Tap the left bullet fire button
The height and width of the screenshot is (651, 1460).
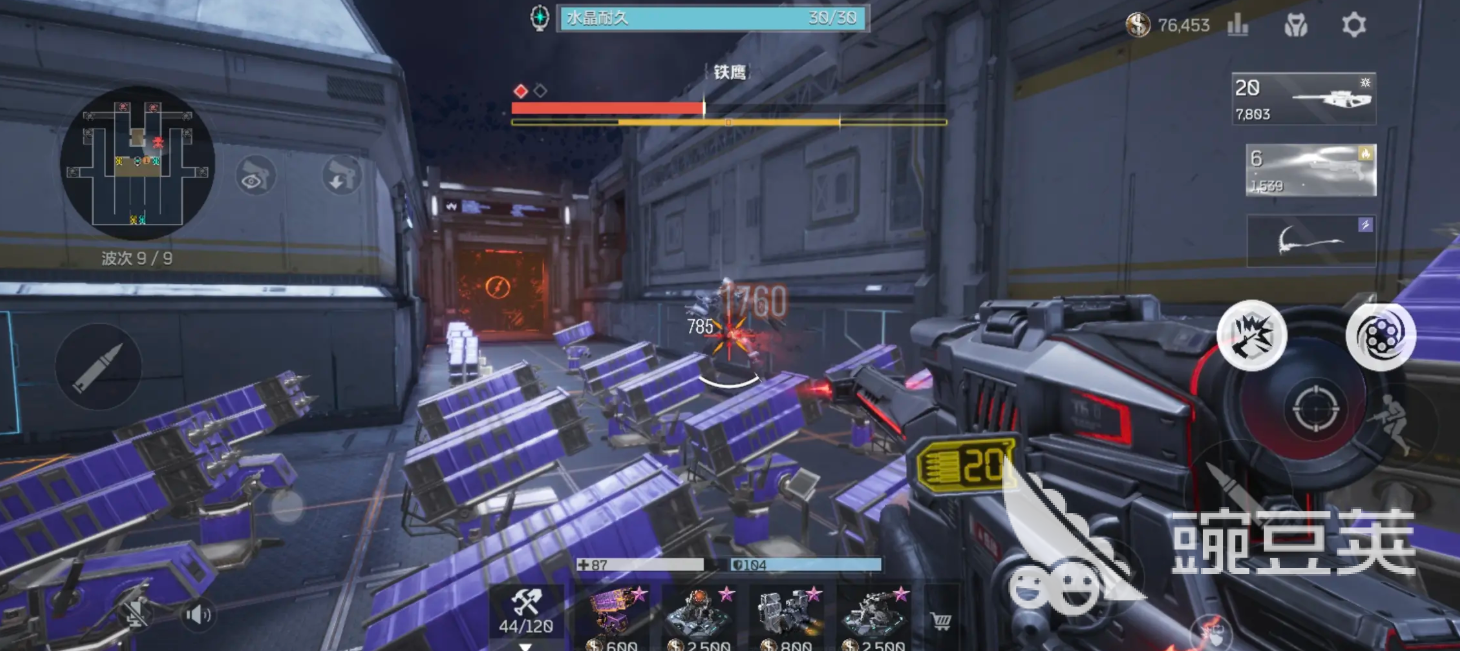coord(98,366)
